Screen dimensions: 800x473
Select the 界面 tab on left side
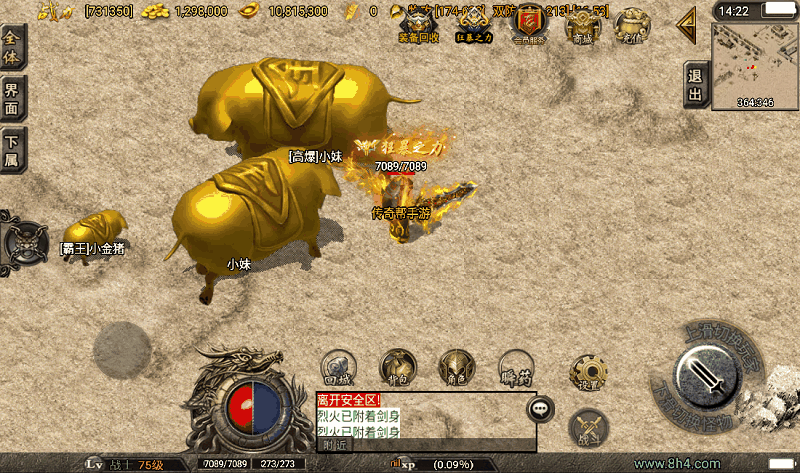click(x=12, y=99)
